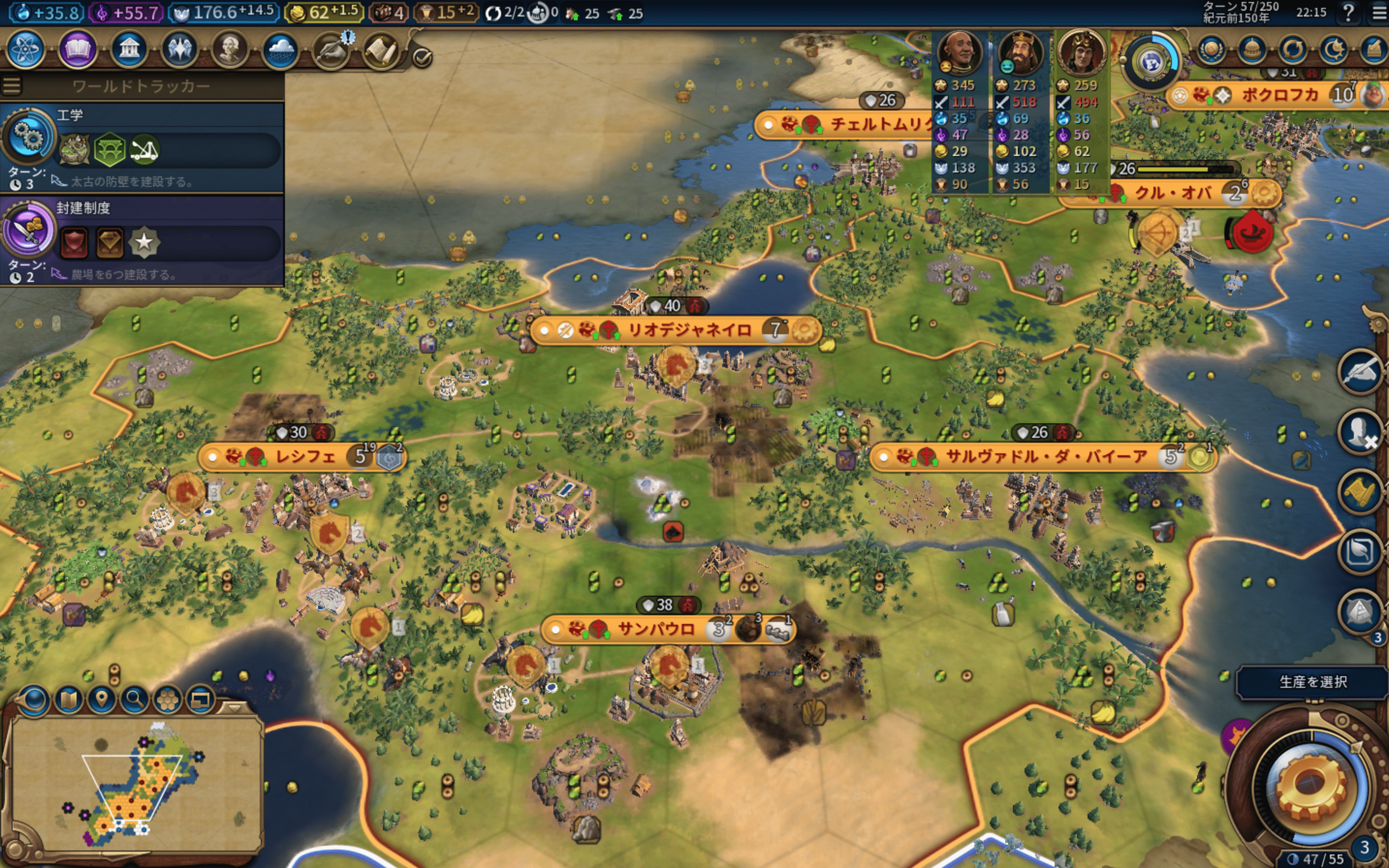Image resolution: width=1389 pixels, height=868 pixels.
Task: Toggle the minimap map pin tool
Action: (x=101, y=699)
